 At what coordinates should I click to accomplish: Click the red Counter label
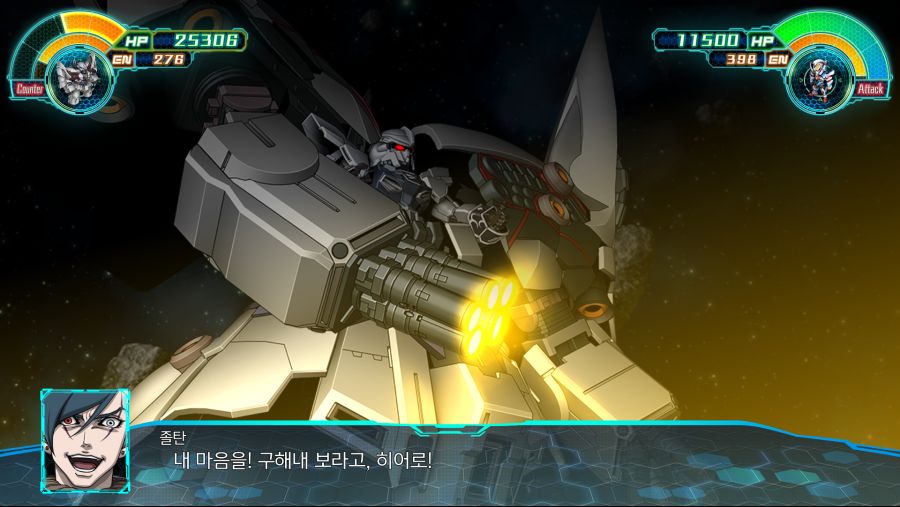tap(29, 90)
